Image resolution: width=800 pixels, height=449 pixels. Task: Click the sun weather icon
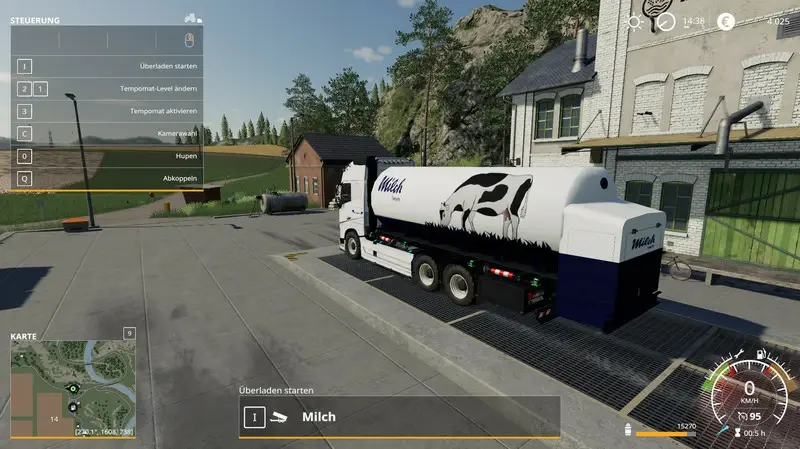[635, 22]
